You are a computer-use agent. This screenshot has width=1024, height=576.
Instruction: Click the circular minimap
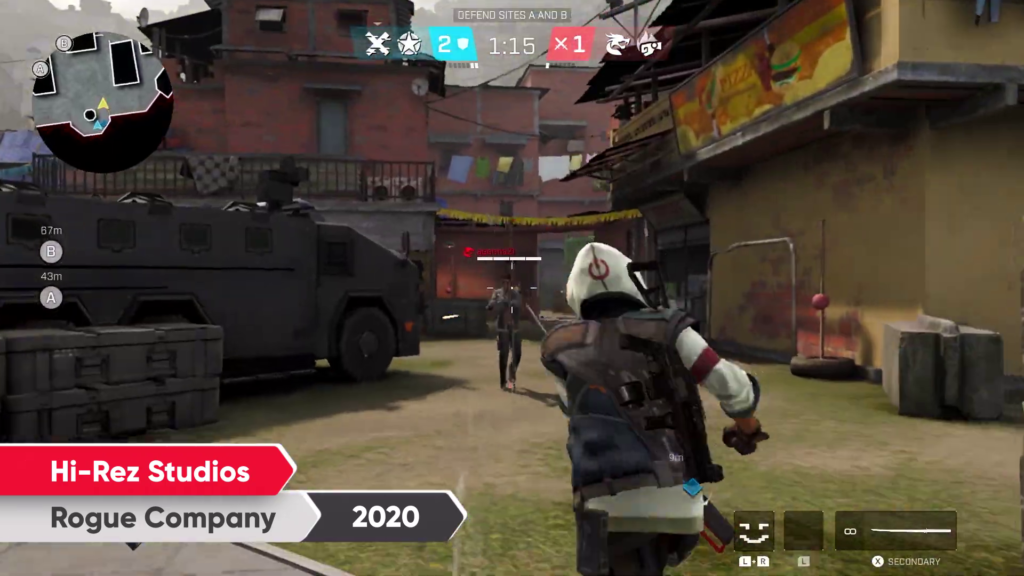click(x=102, y=100)
